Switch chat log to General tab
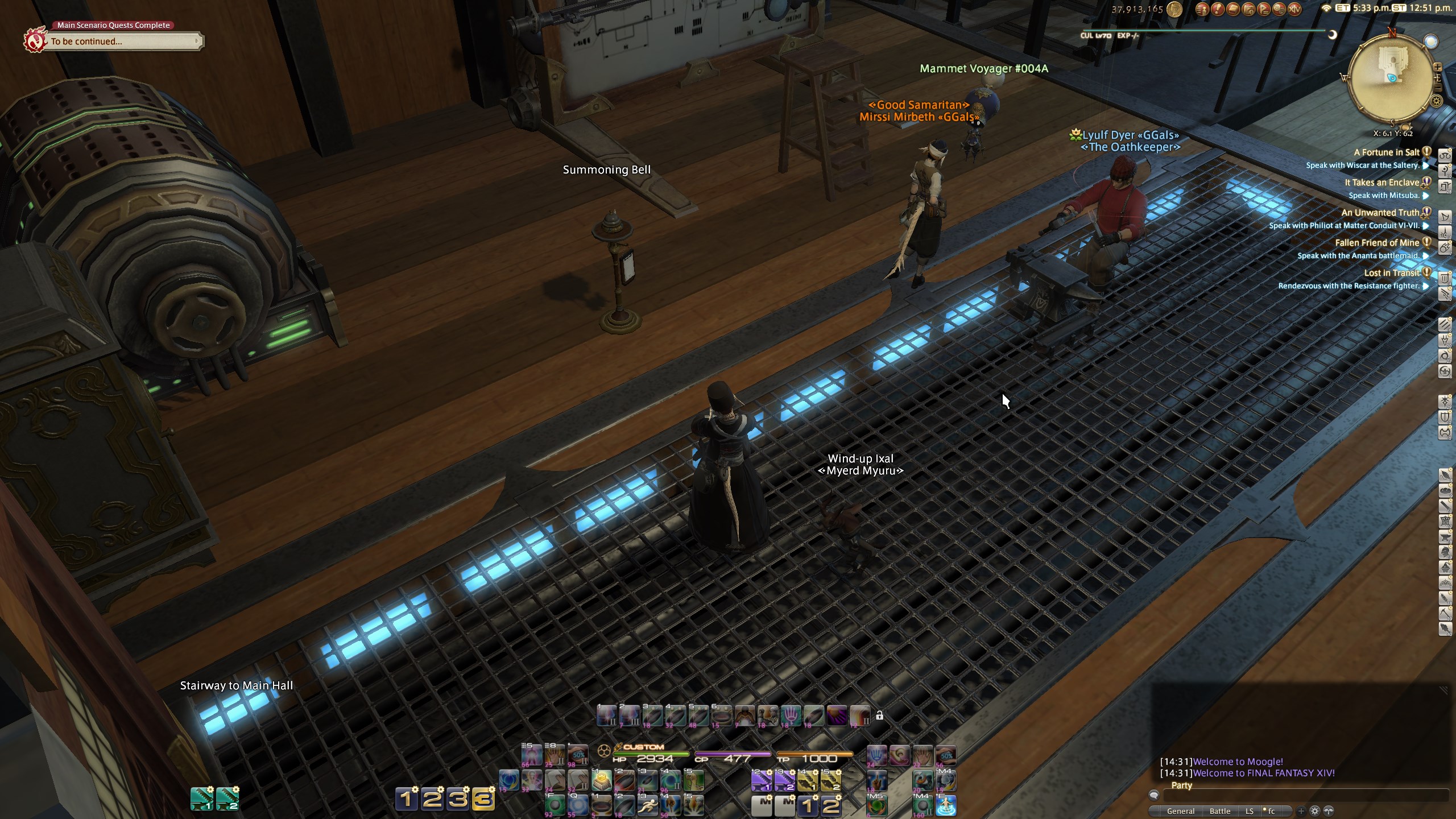This screenshot has height=819, width=1456. [1180, 811]
